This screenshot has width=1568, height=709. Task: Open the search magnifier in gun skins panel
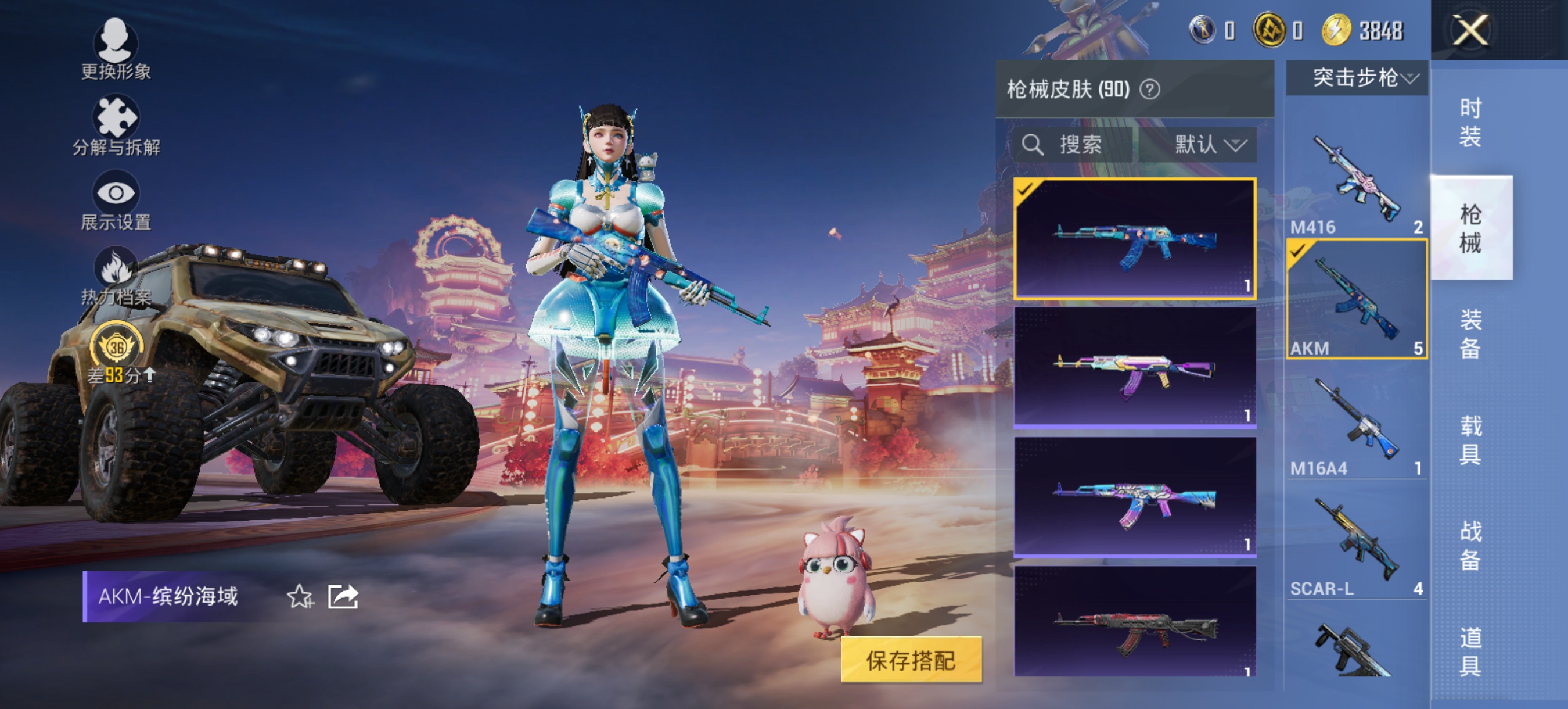[1033, 145]
